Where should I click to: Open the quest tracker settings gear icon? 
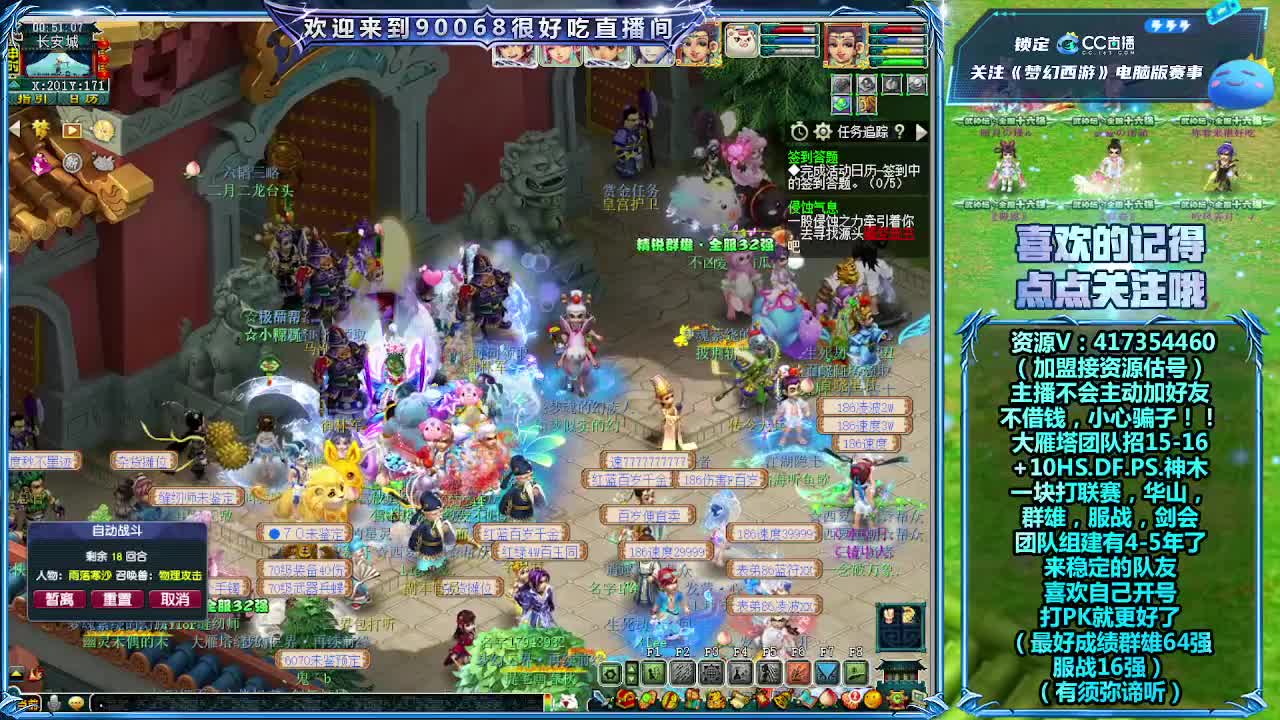tap(823, 132)
